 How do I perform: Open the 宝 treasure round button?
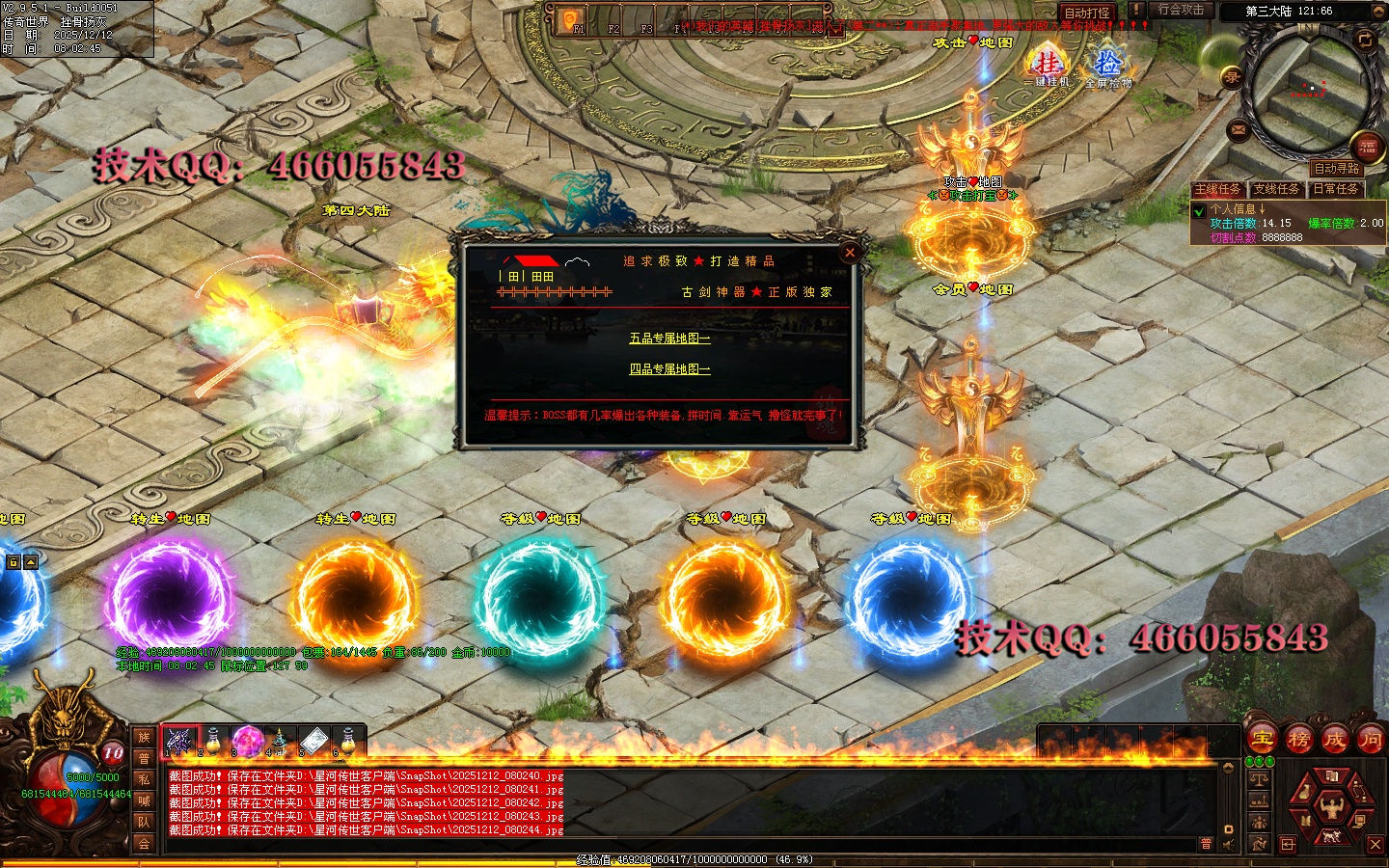click(x=1262, y=740)
